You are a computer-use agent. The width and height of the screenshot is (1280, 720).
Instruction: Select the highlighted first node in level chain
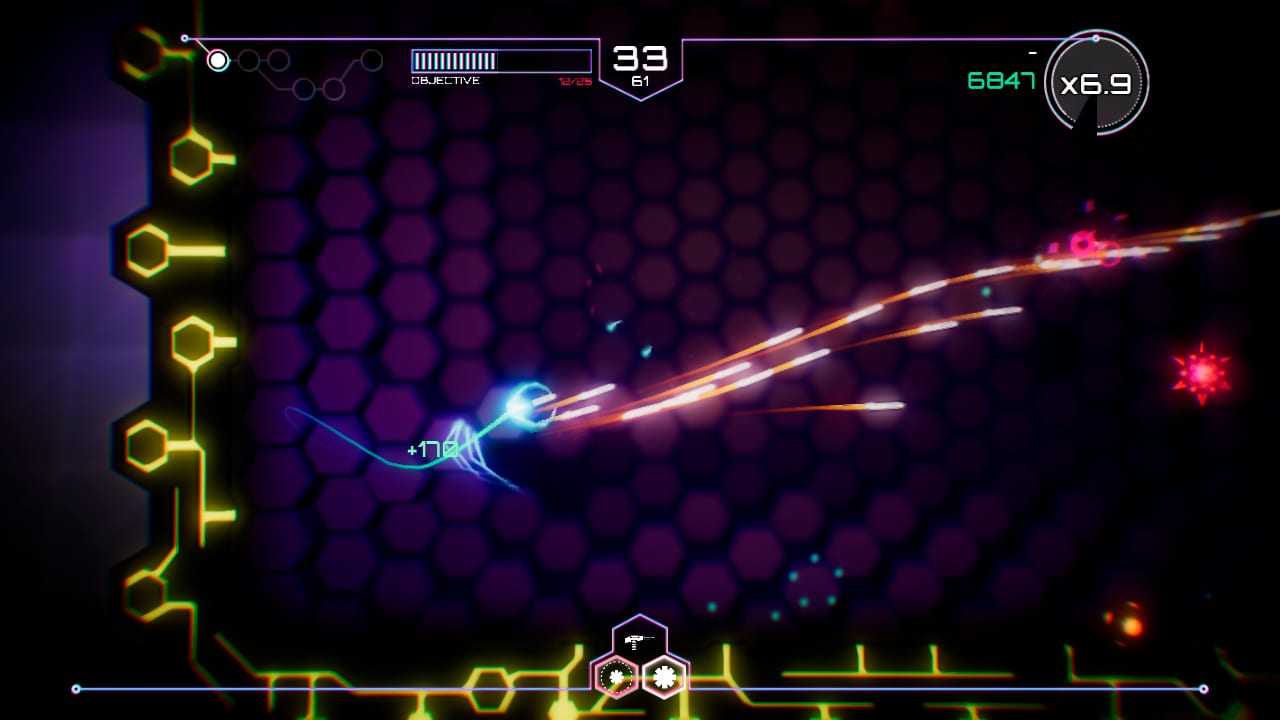click(x=217, y=61)
